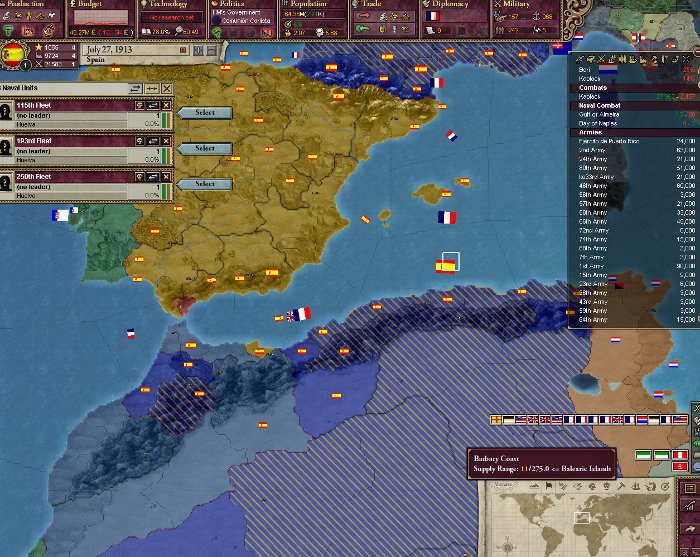
Task: Remove the 115th Fleet from selection
Action: tap(168, 107)
